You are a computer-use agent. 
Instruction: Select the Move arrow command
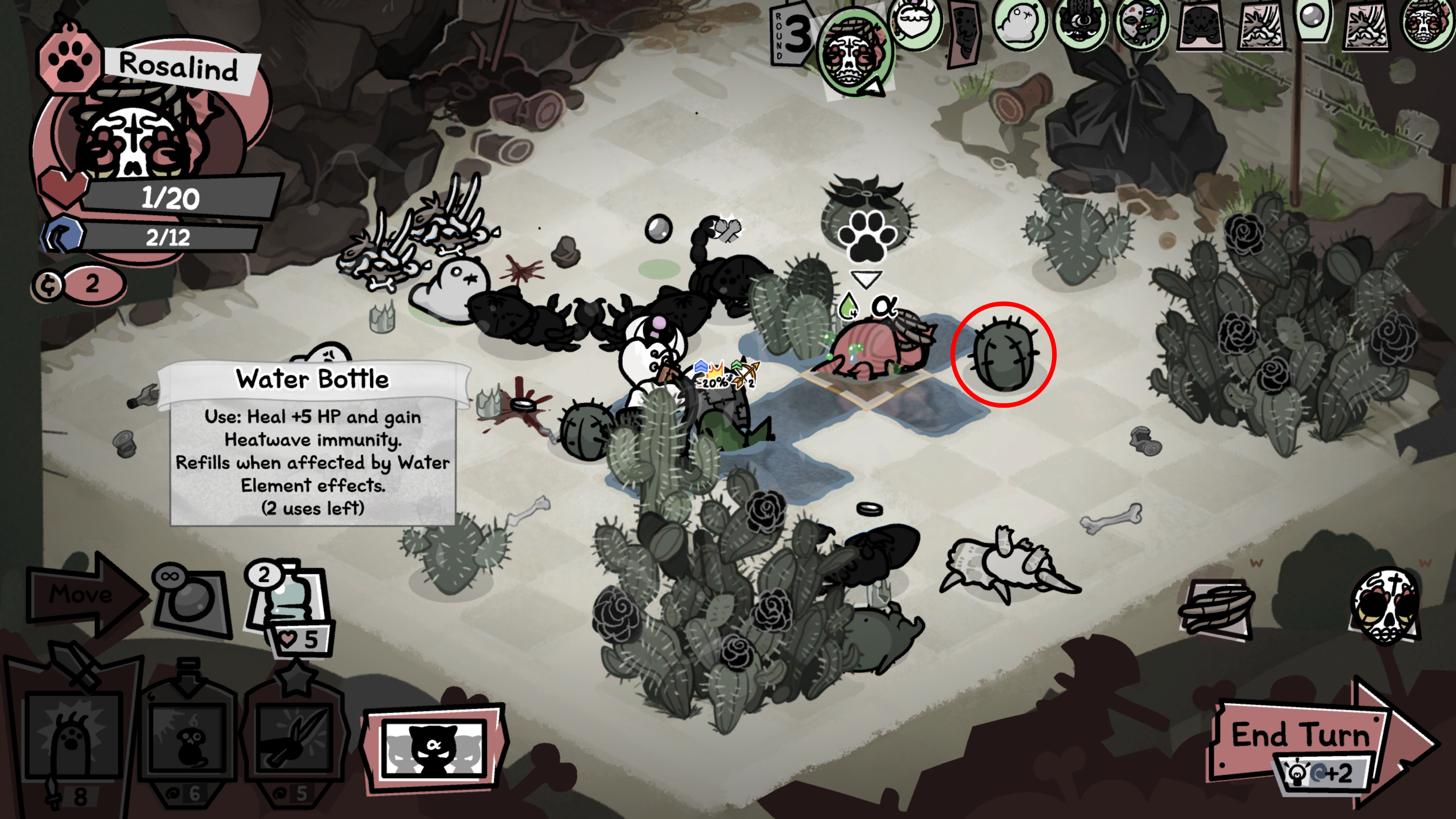click(80, 595)
